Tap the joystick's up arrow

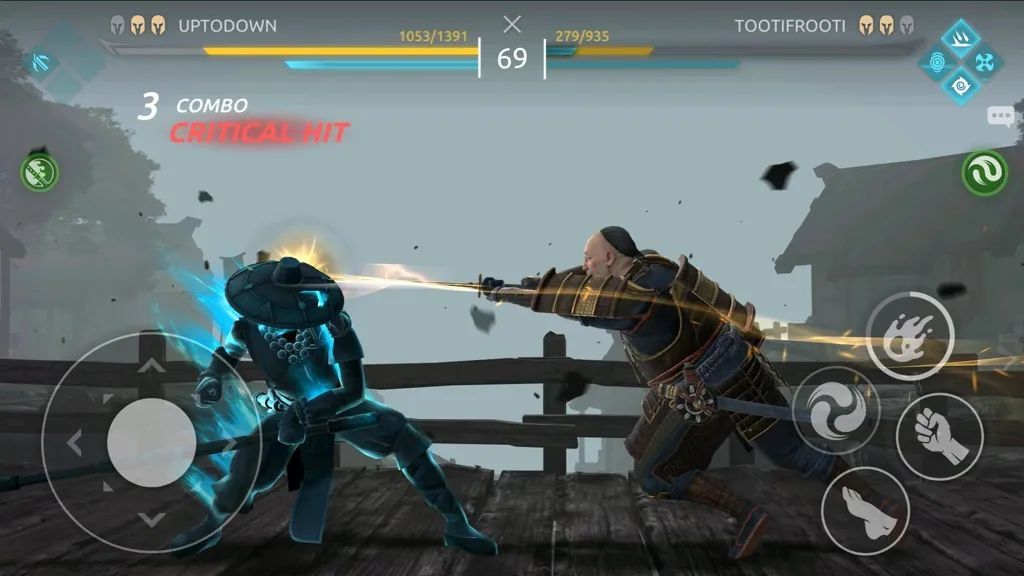point(151,365)
